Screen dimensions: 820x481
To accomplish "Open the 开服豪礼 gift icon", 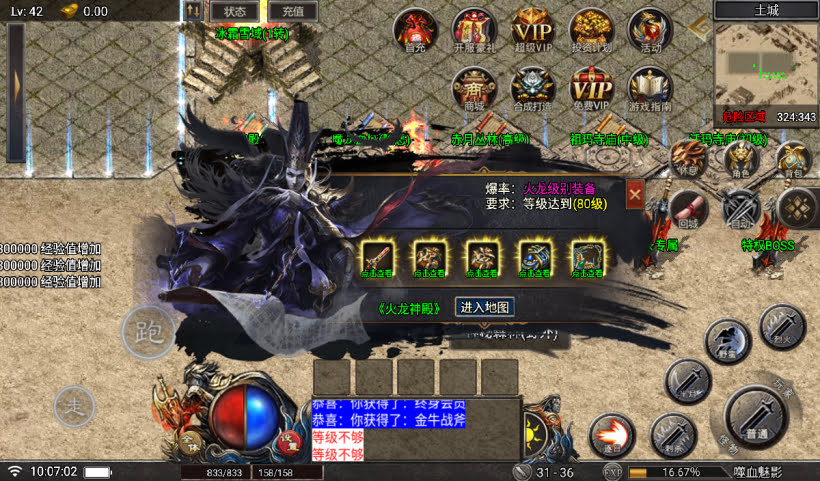I will pos(474,30).
